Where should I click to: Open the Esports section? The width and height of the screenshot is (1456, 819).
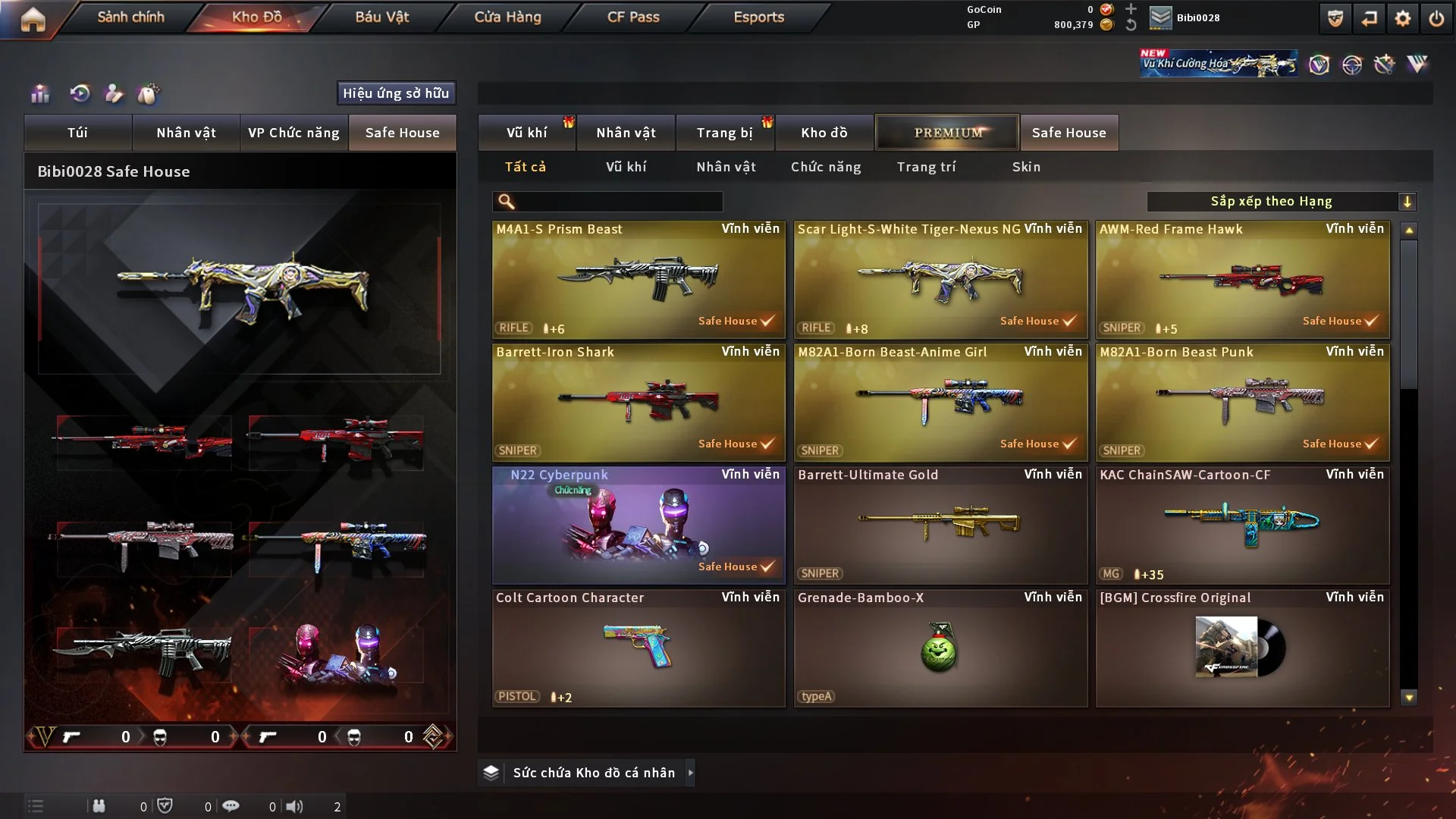pyautogui.click(x=758, y=17)
